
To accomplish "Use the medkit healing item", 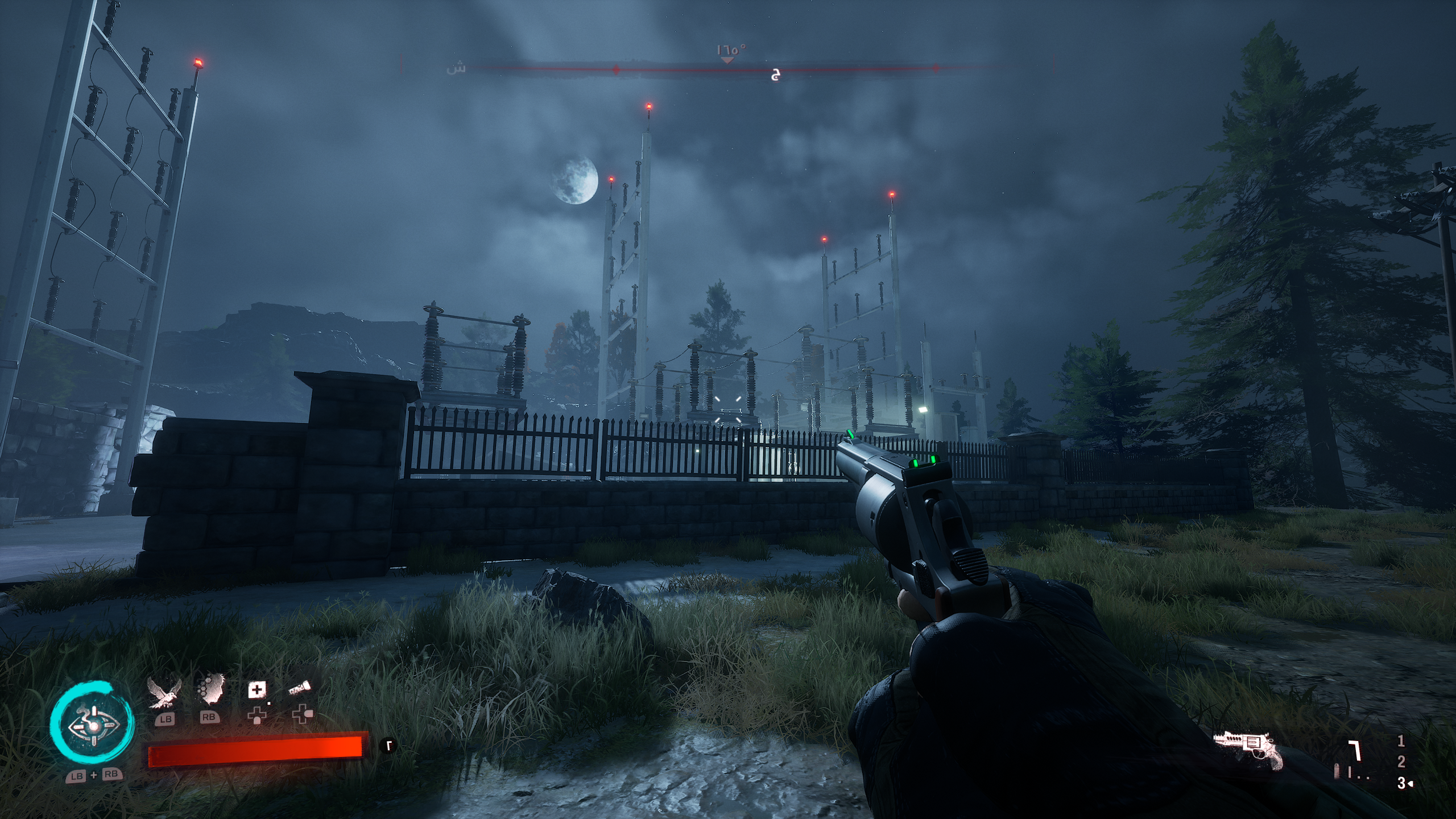I will point(257,690).
